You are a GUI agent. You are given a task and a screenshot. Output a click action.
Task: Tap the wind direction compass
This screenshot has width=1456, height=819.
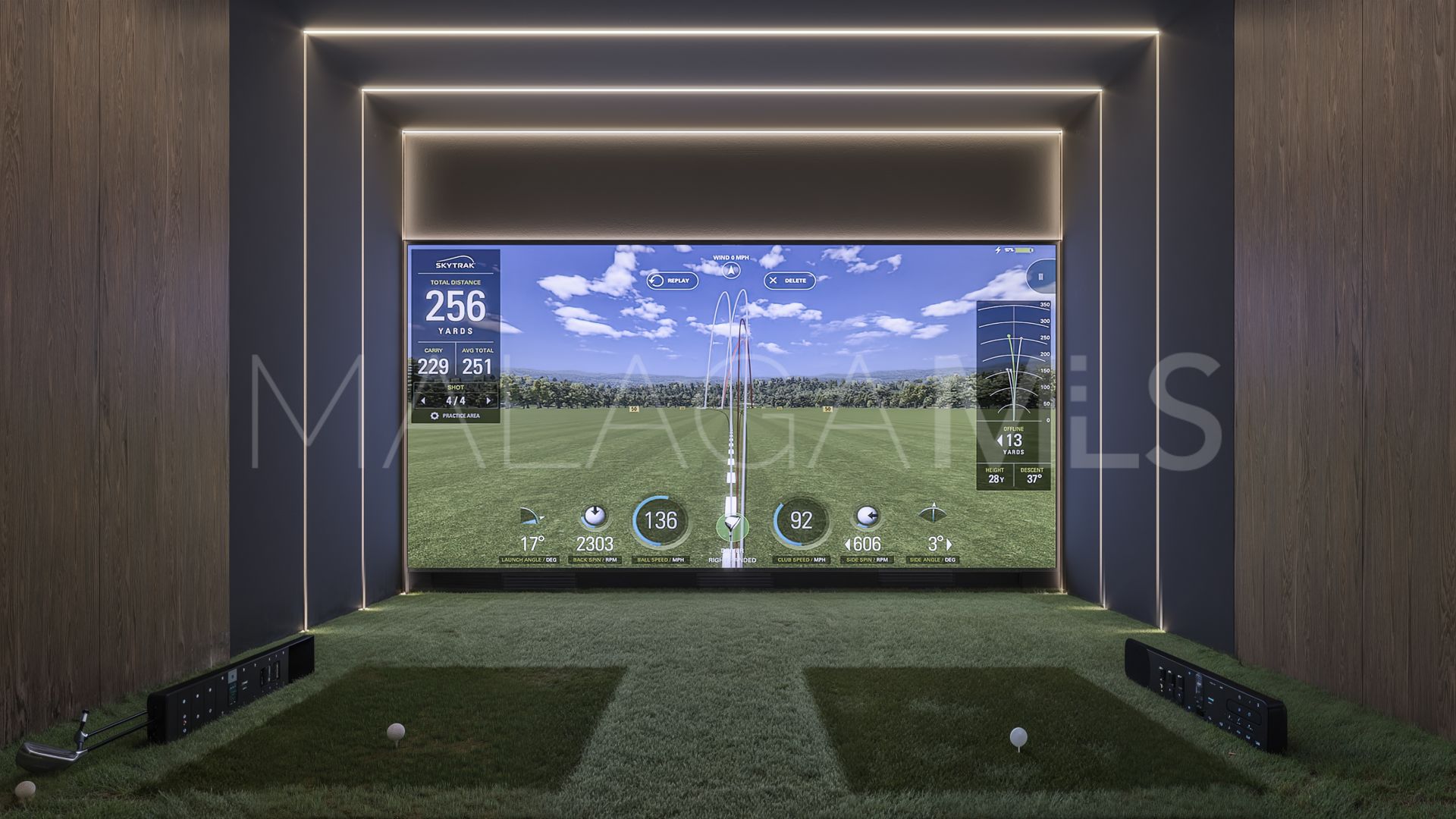point(730,269)
